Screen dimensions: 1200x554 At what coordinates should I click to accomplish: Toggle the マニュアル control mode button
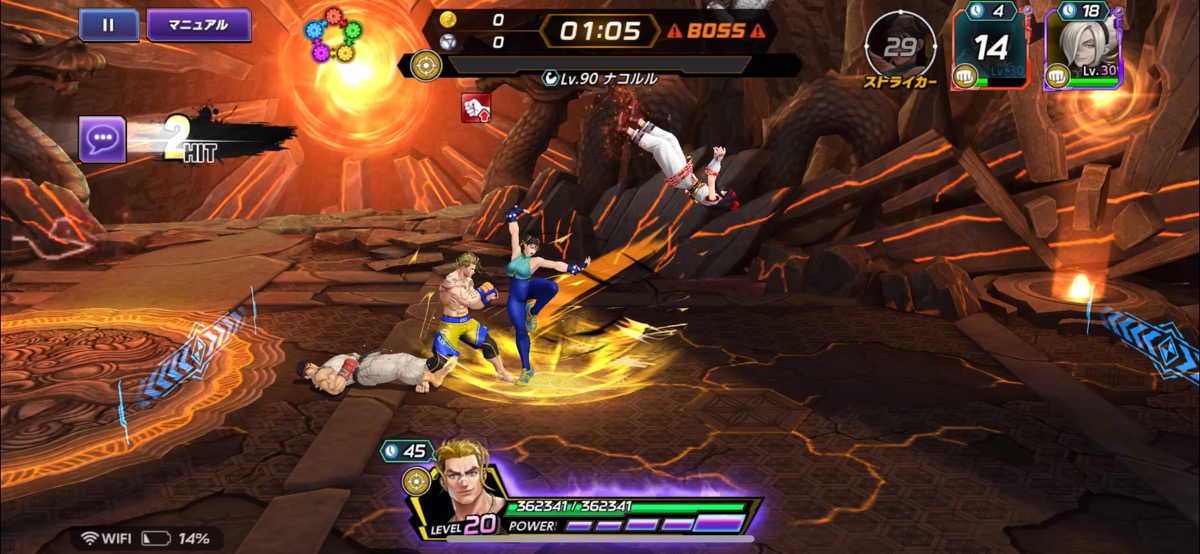198,25
